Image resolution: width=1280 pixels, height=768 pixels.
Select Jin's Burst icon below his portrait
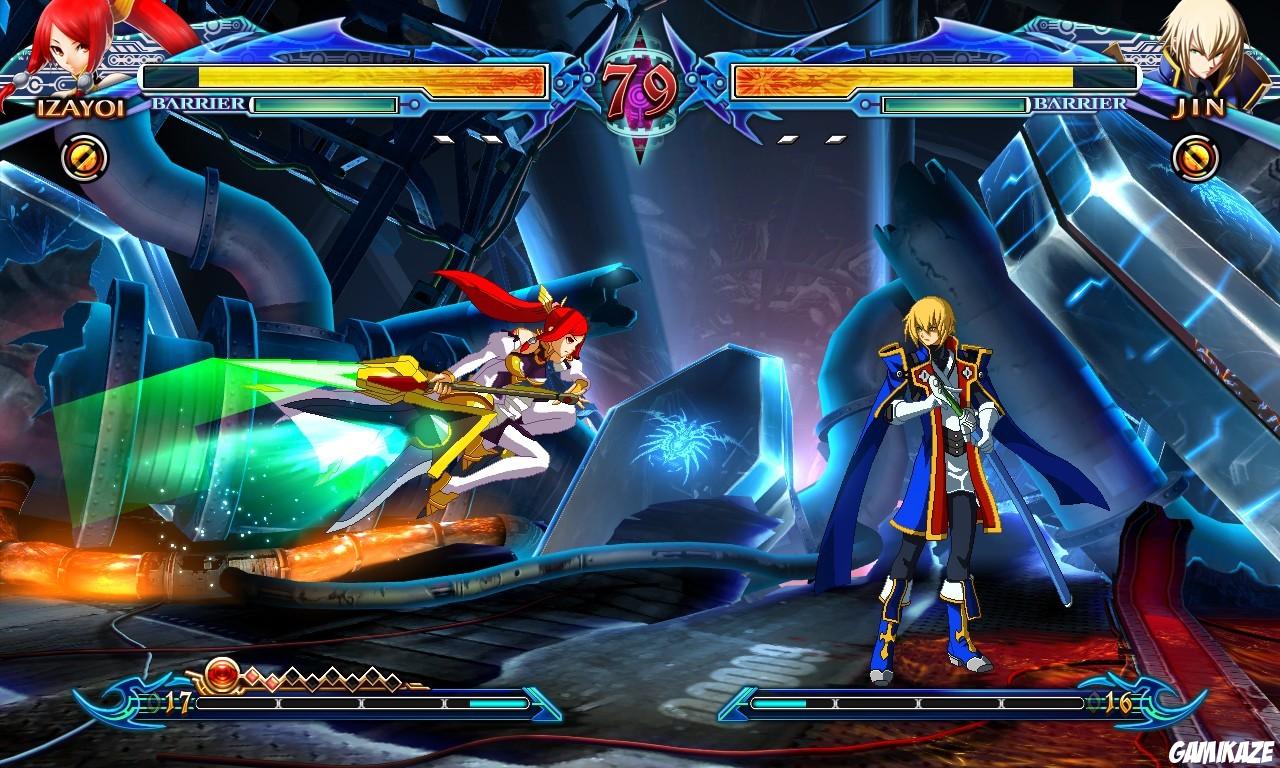(x=1196, y=156)
